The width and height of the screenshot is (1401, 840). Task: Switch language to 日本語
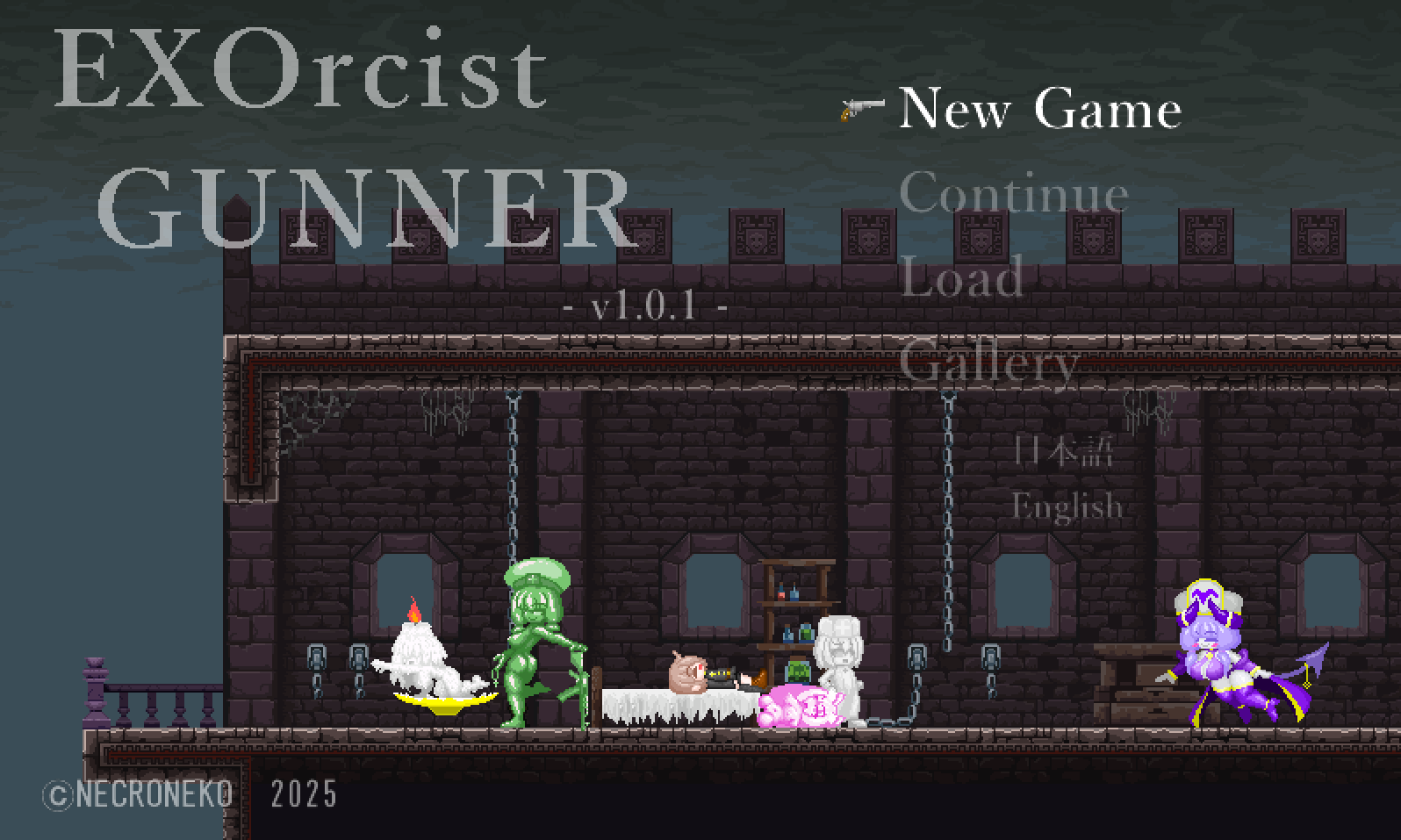tap(1063, 451)
